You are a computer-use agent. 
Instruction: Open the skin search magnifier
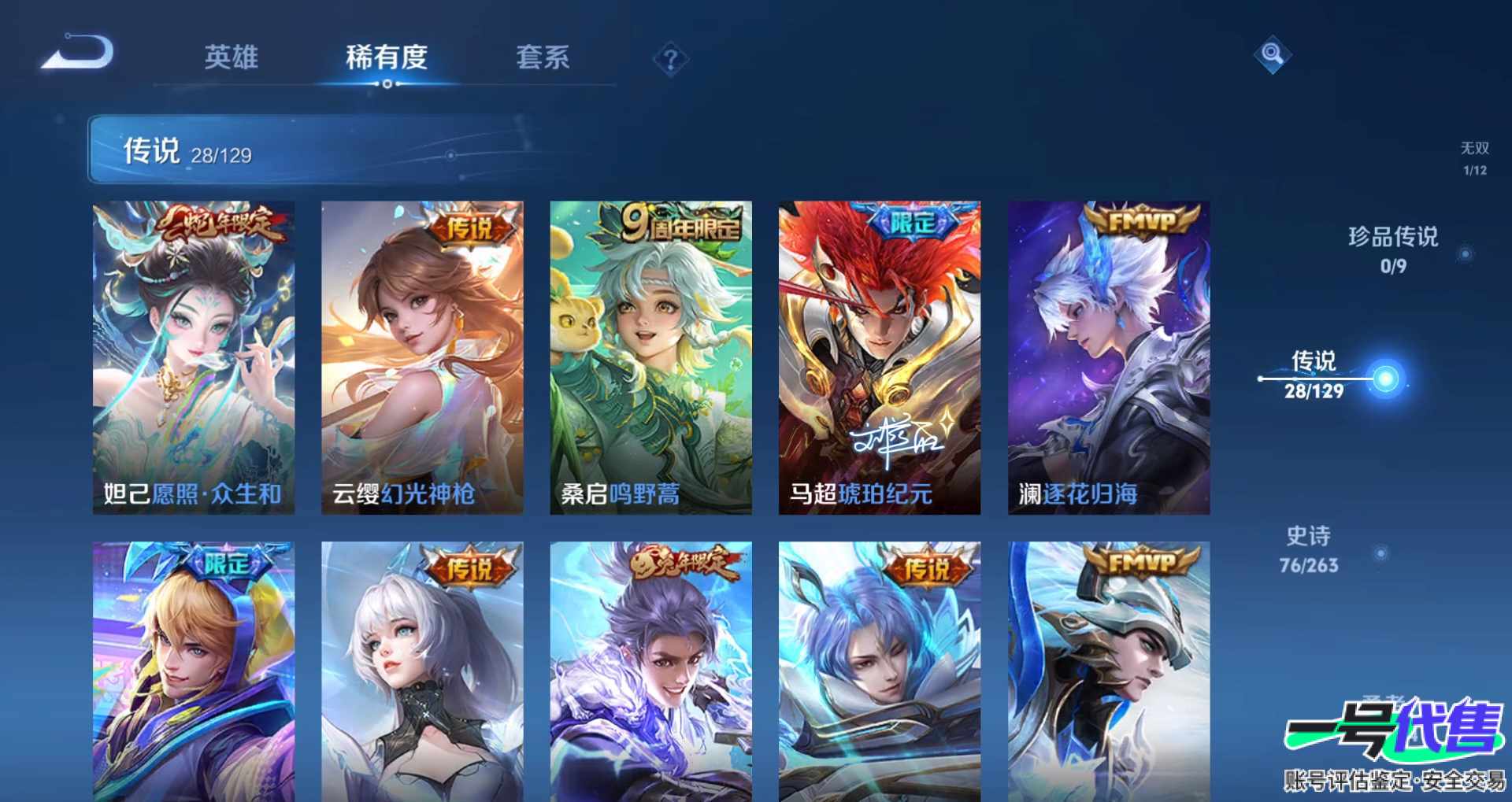(1272, 54)
